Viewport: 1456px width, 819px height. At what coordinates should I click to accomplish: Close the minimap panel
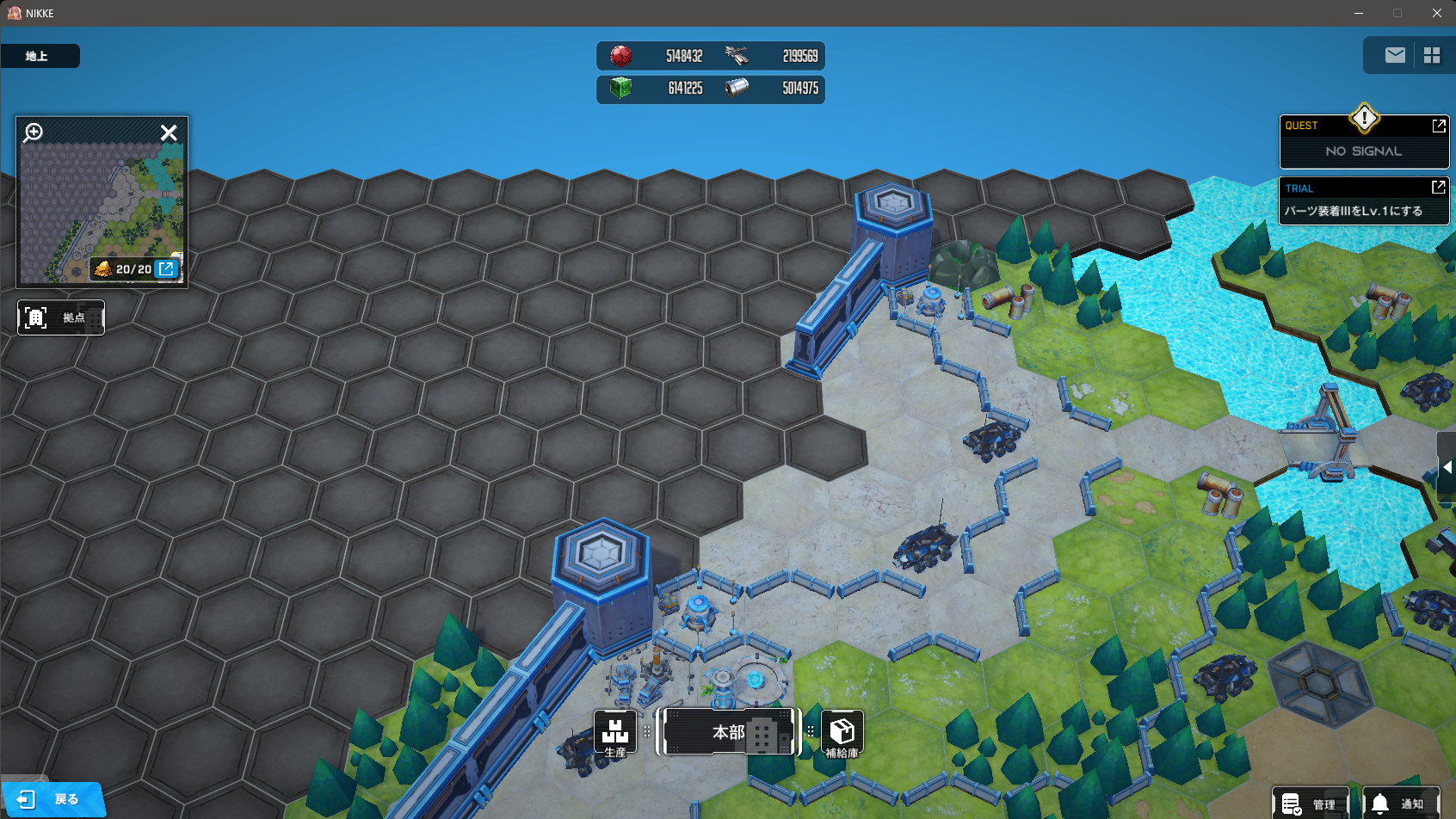point(169,132)
